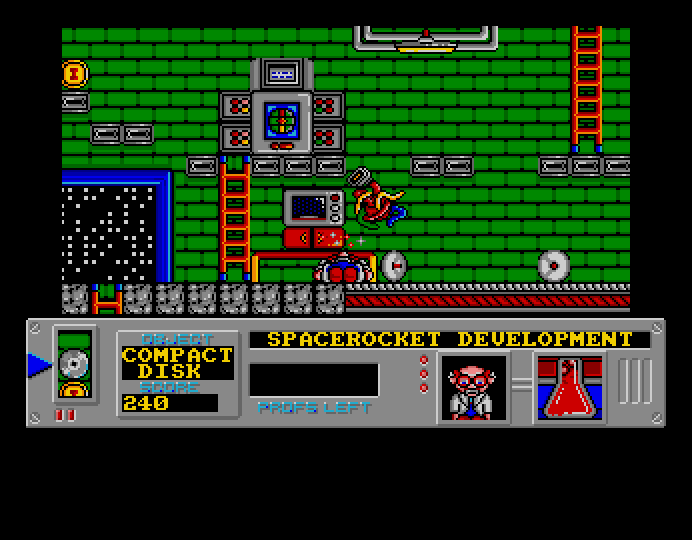Select the compact disk inventory slot

pos(74,364)
